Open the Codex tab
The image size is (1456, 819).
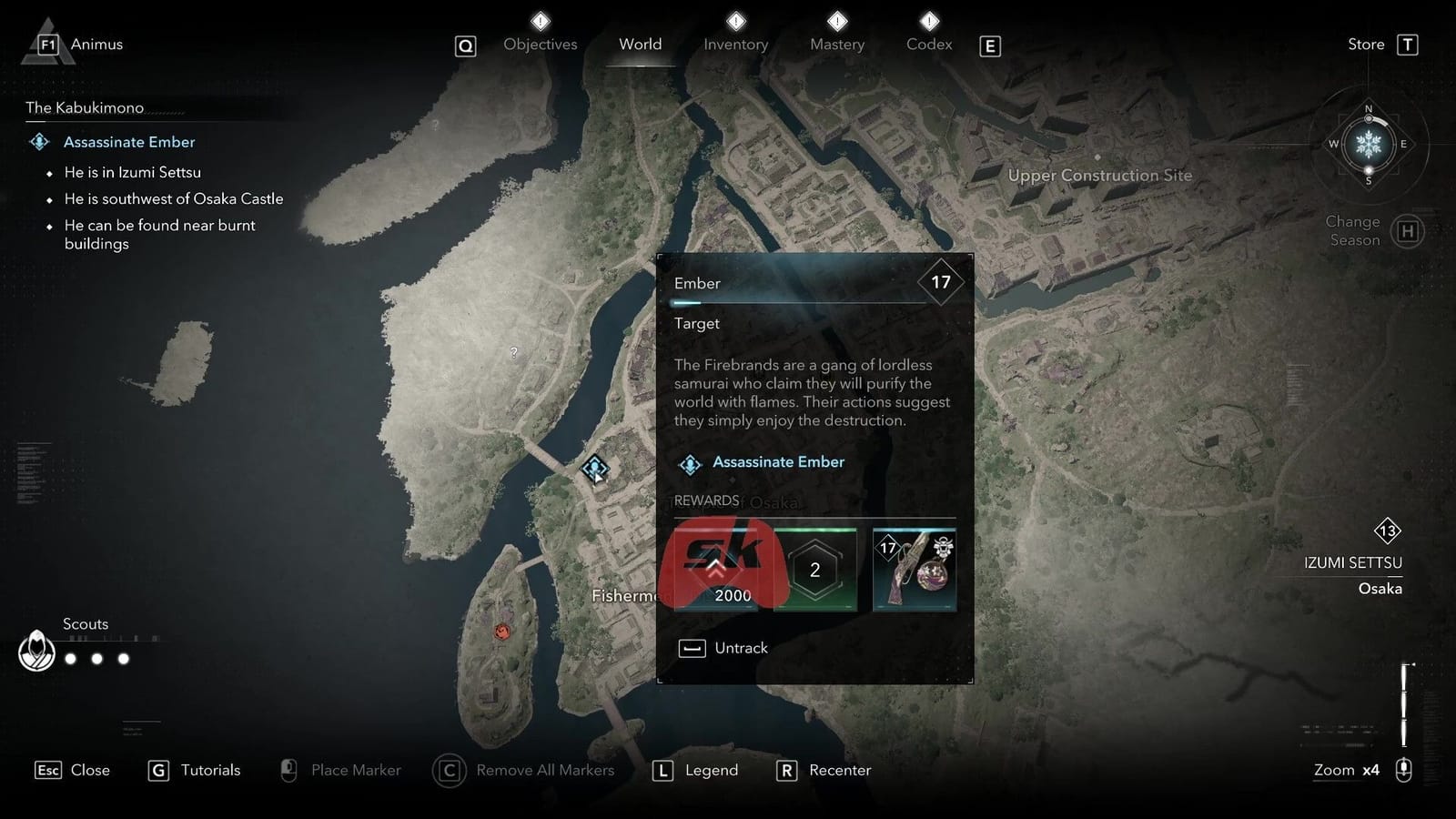tap(927, 44)
